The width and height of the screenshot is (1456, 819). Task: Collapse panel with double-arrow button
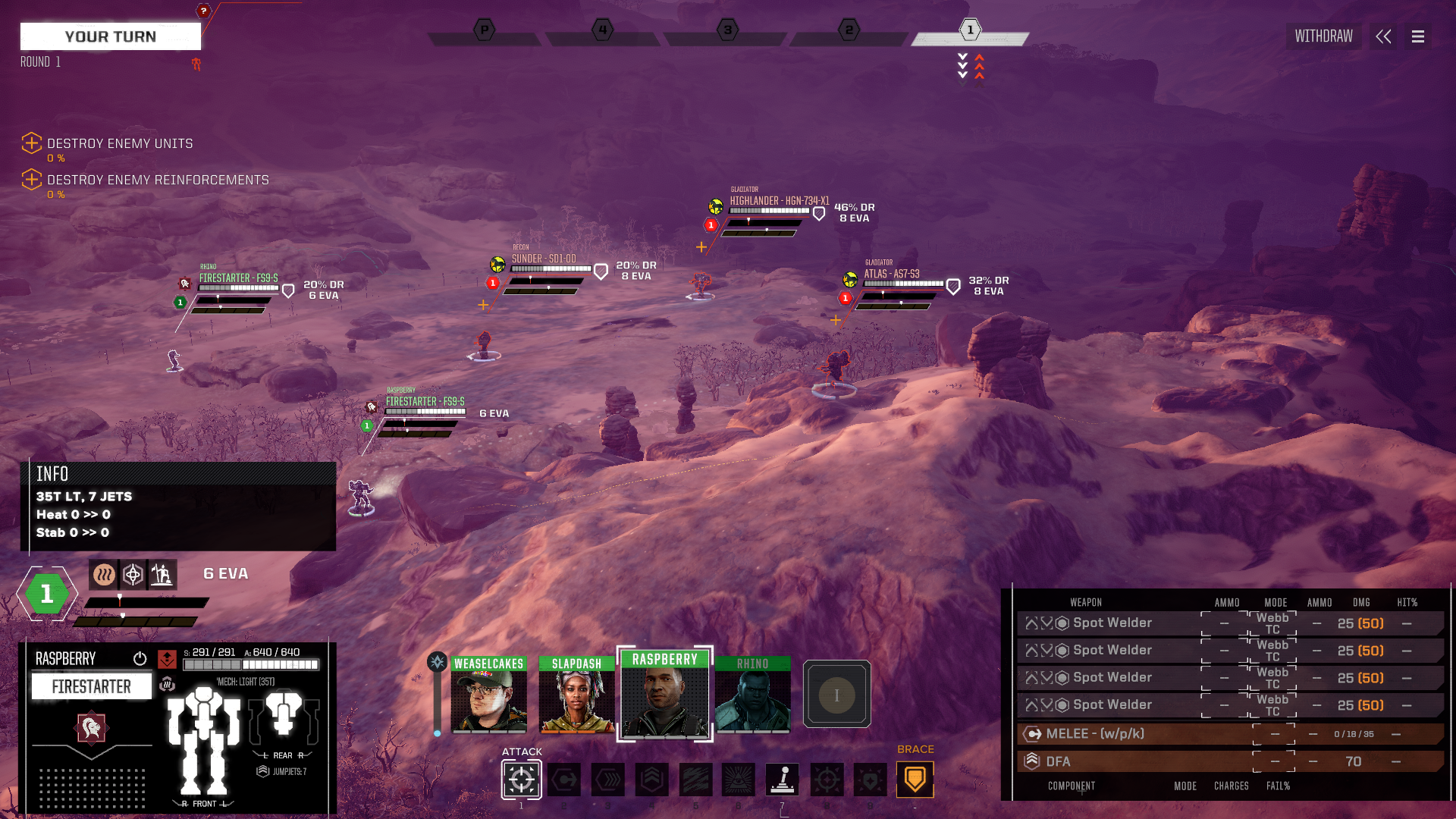[x=1383, y=36]
